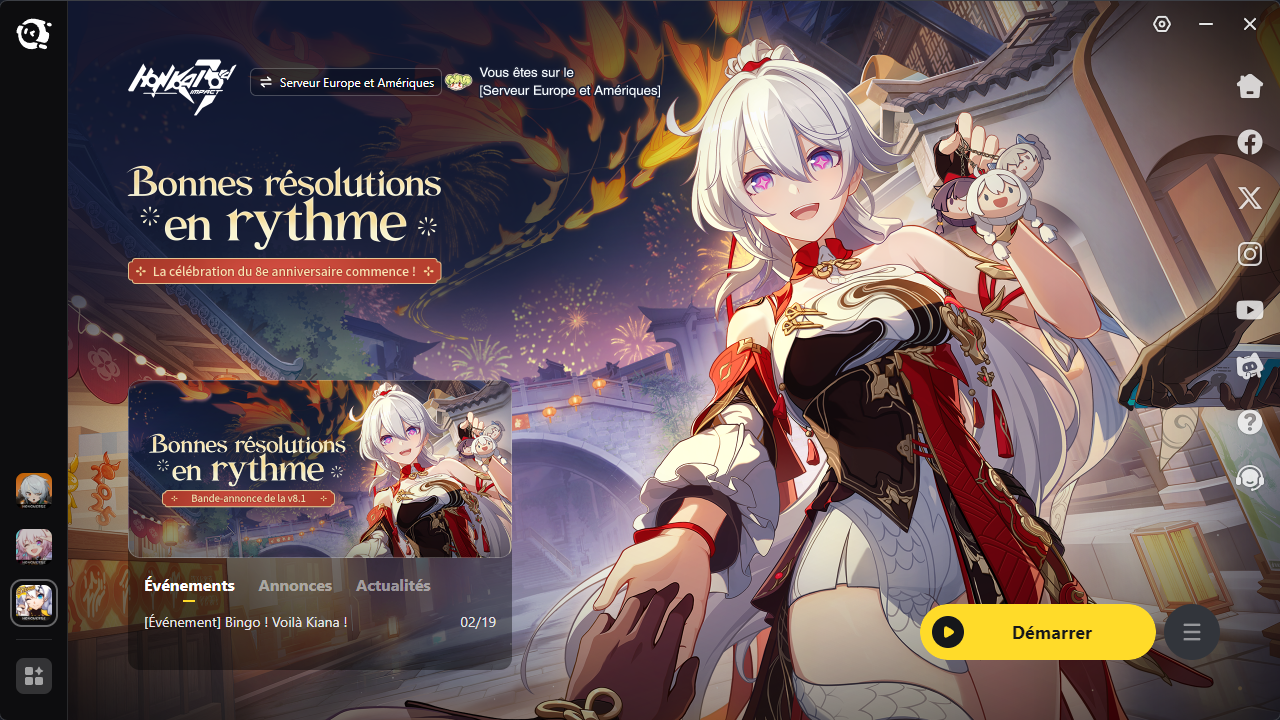Switch server via Serveur Europe et Amériques
The image size is (1280, 720).
point(346,83)
